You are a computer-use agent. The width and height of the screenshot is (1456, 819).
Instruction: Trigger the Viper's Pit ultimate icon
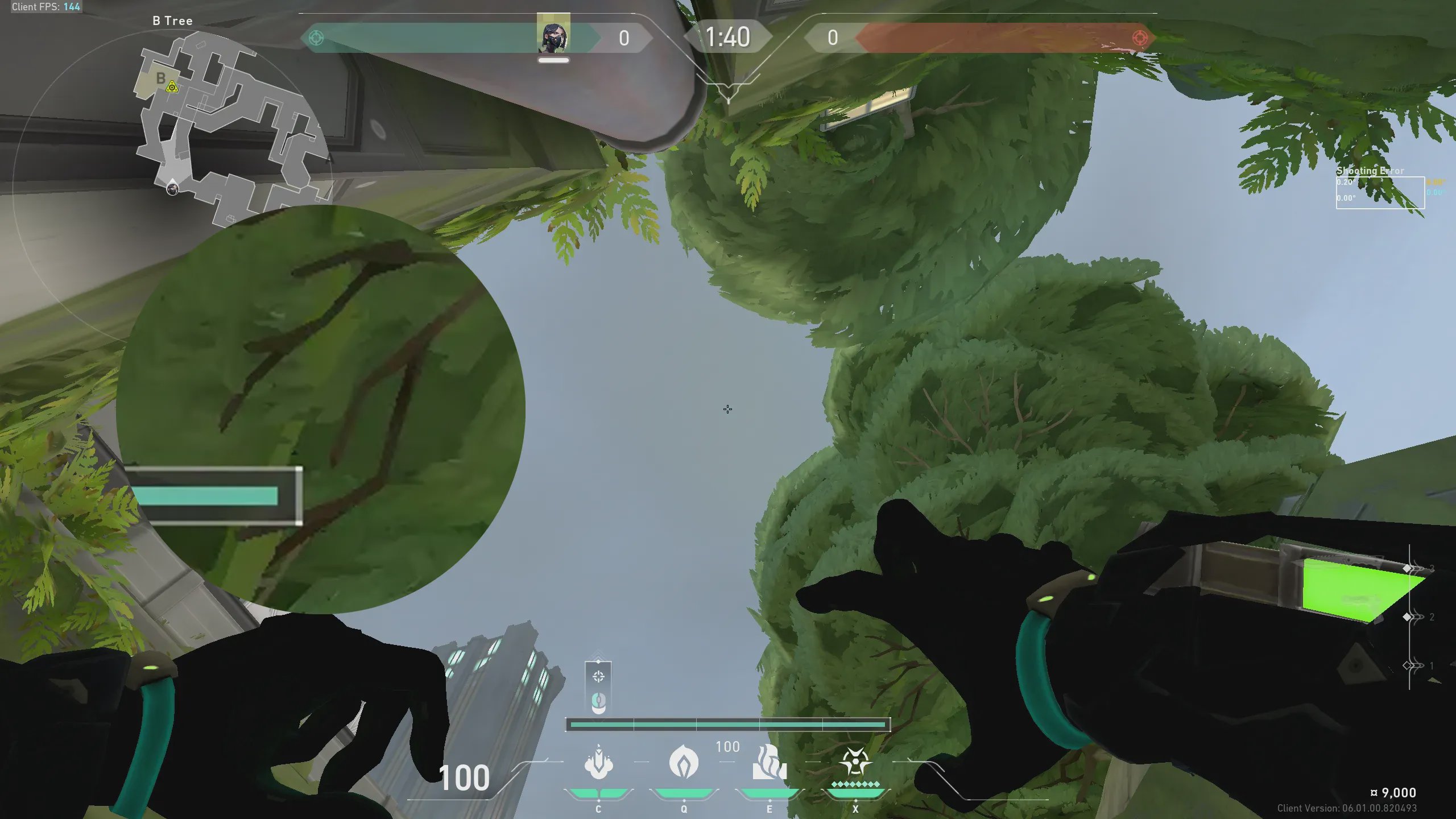(x=855, y=762)
